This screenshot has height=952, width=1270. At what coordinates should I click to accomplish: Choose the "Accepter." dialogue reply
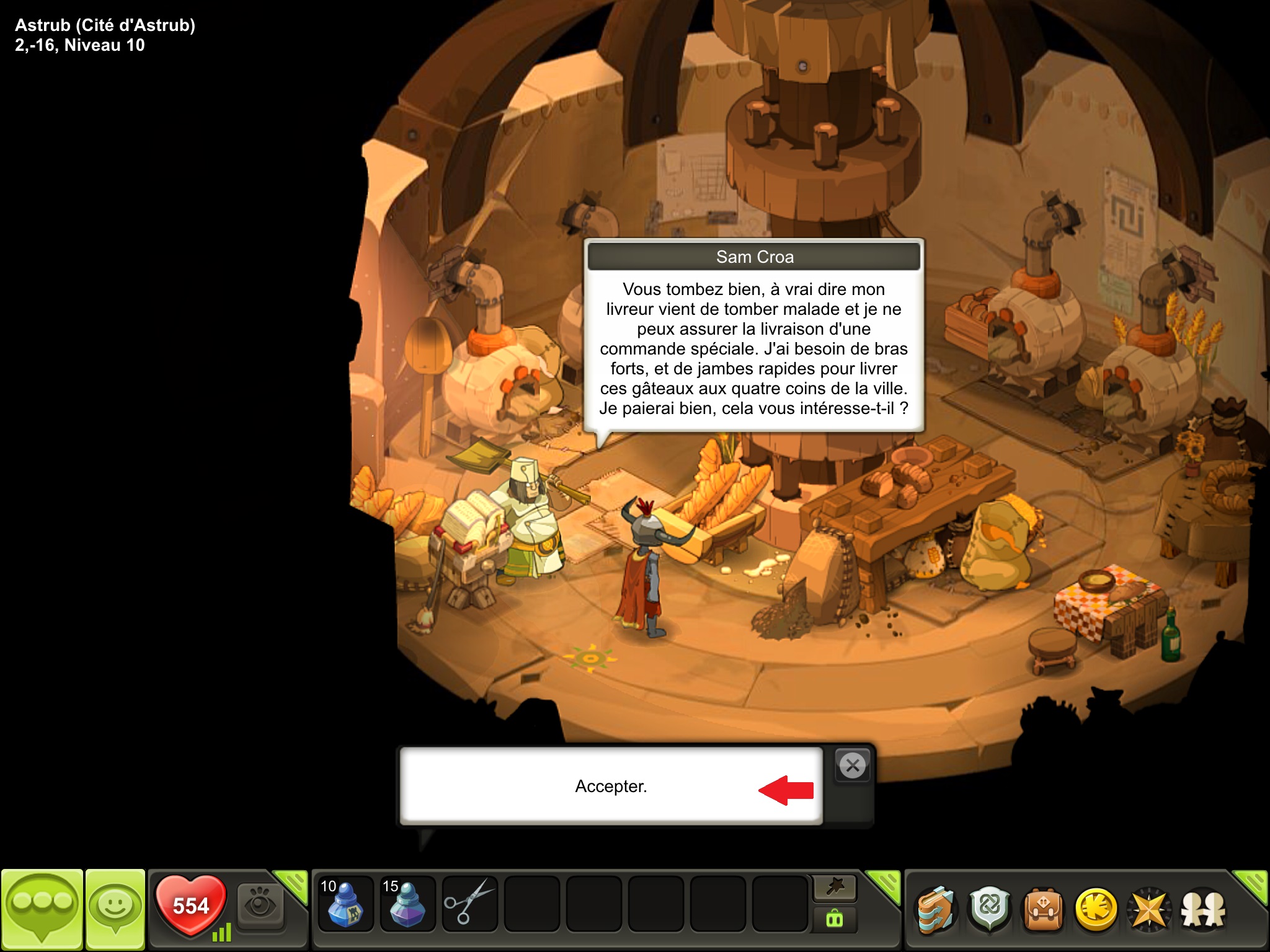point(611,786)
